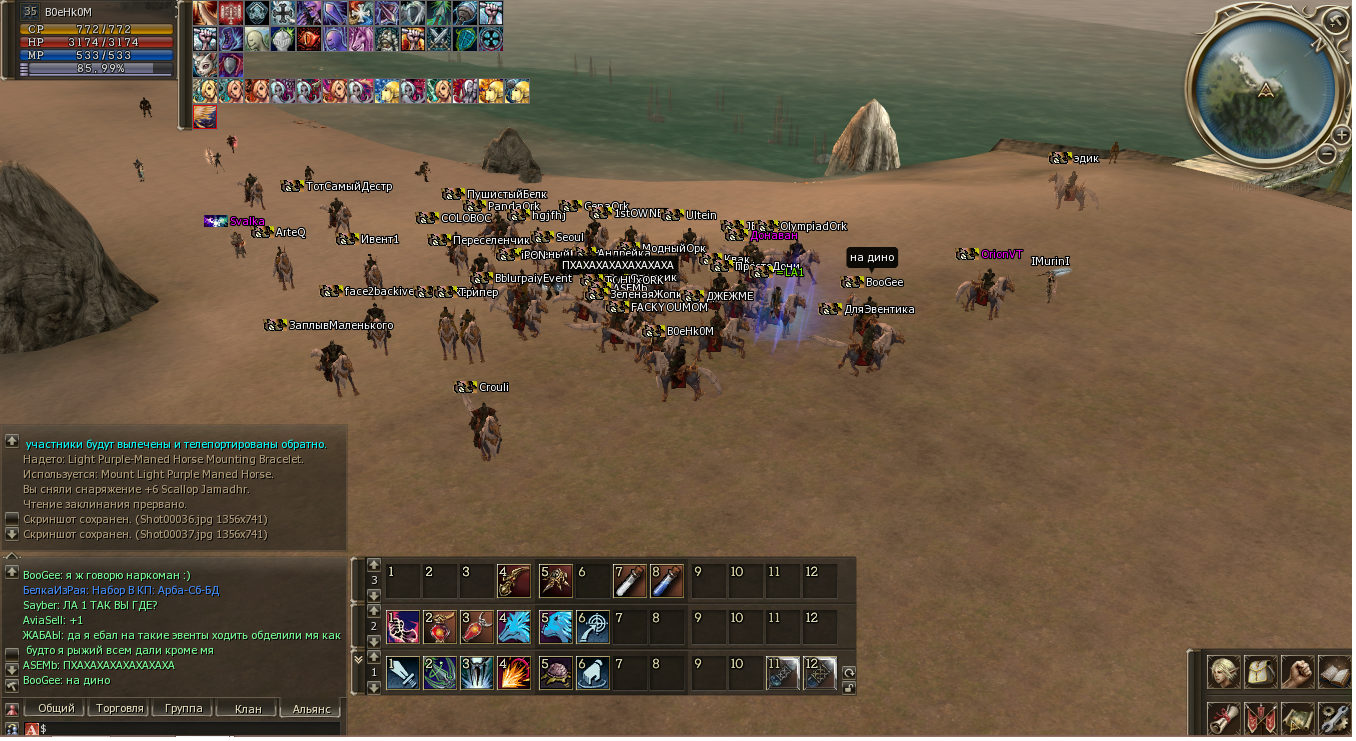Open system settings wrench icon
1356x741 pixels.
(1334, 718)
